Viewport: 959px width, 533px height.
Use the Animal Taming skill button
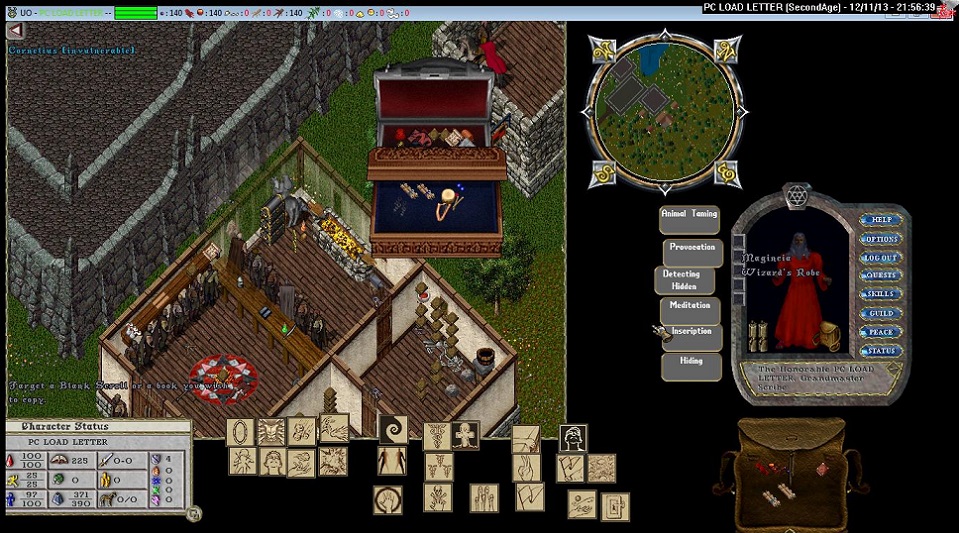tap(689, 219)
